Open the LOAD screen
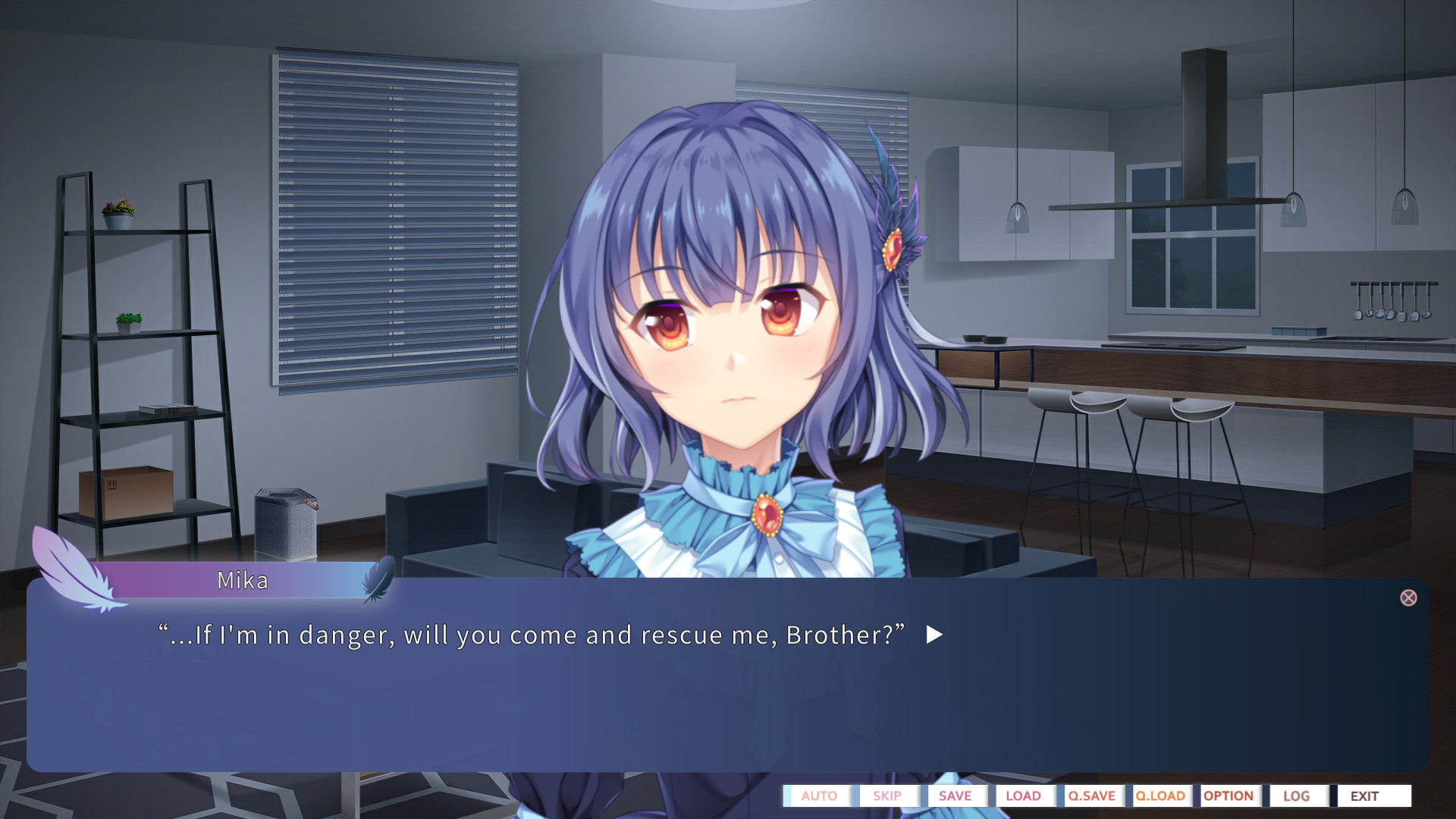Screen dimensions: 1456x819 coord(1023,796)
